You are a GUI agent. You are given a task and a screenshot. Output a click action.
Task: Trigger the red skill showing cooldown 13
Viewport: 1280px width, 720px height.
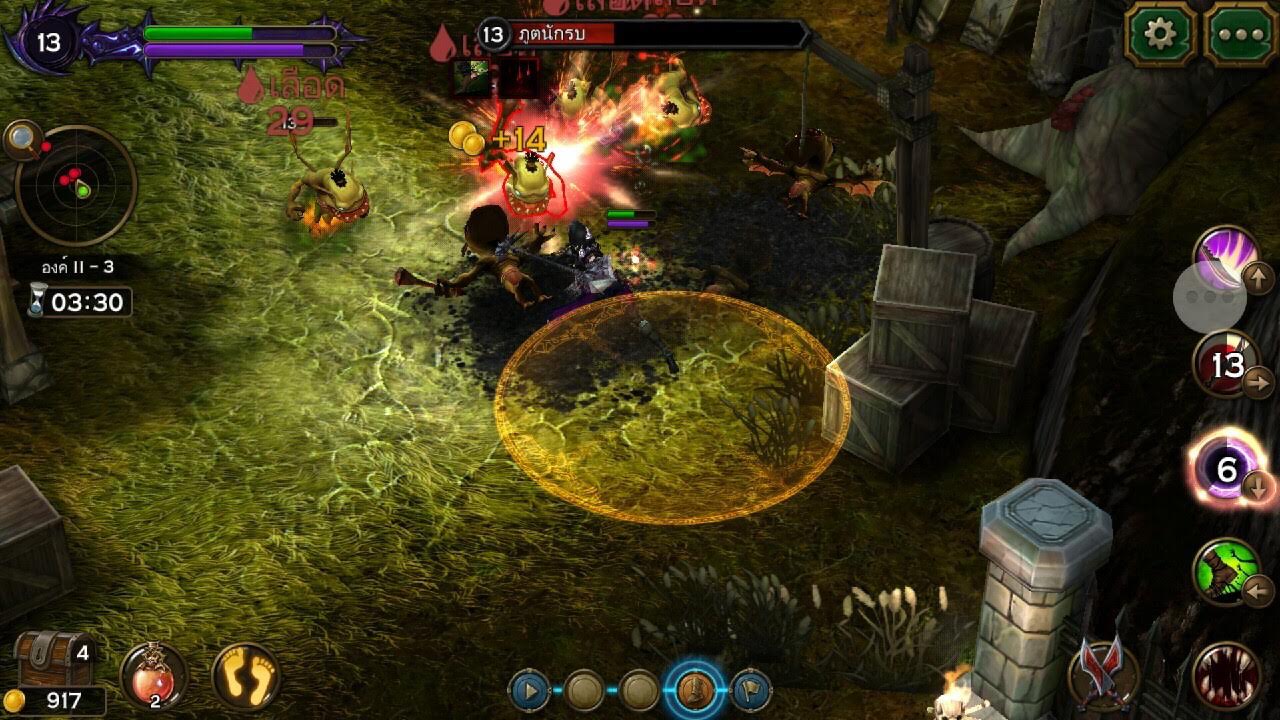coord(1226,365)
